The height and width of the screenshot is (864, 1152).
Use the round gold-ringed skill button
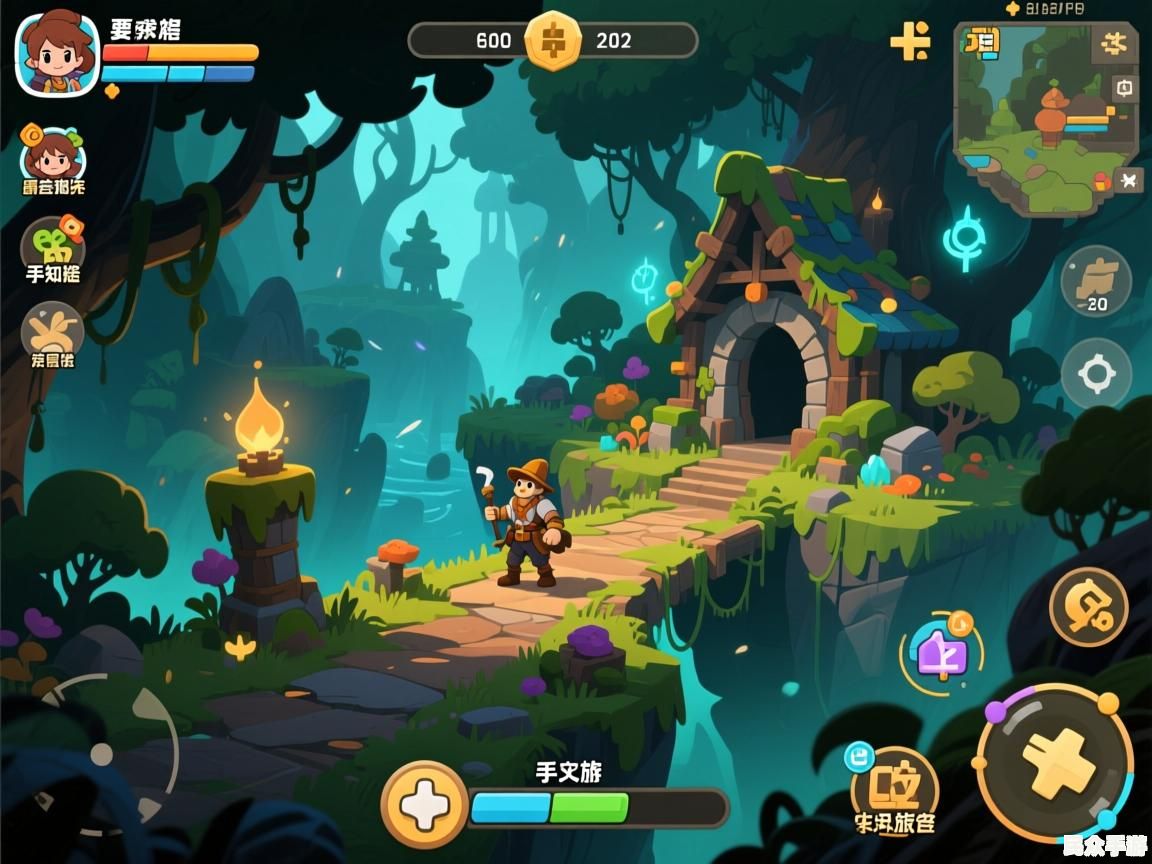point(1088,607)
